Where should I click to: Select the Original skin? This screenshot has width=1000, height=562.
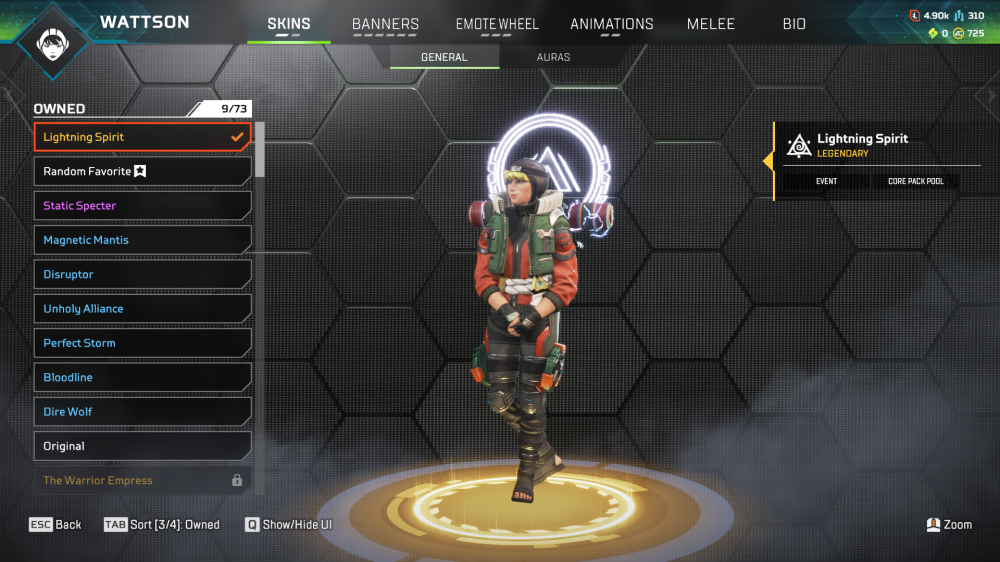coord(142,446)
